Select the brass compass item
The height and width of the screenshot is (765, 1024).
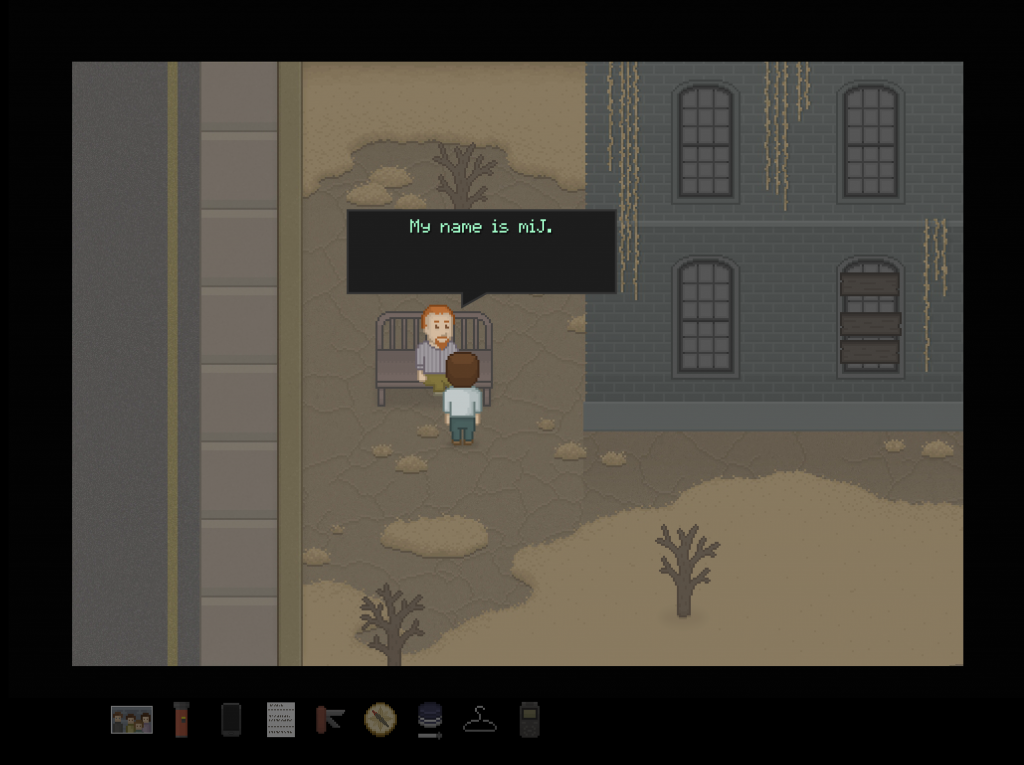[380, 718]
